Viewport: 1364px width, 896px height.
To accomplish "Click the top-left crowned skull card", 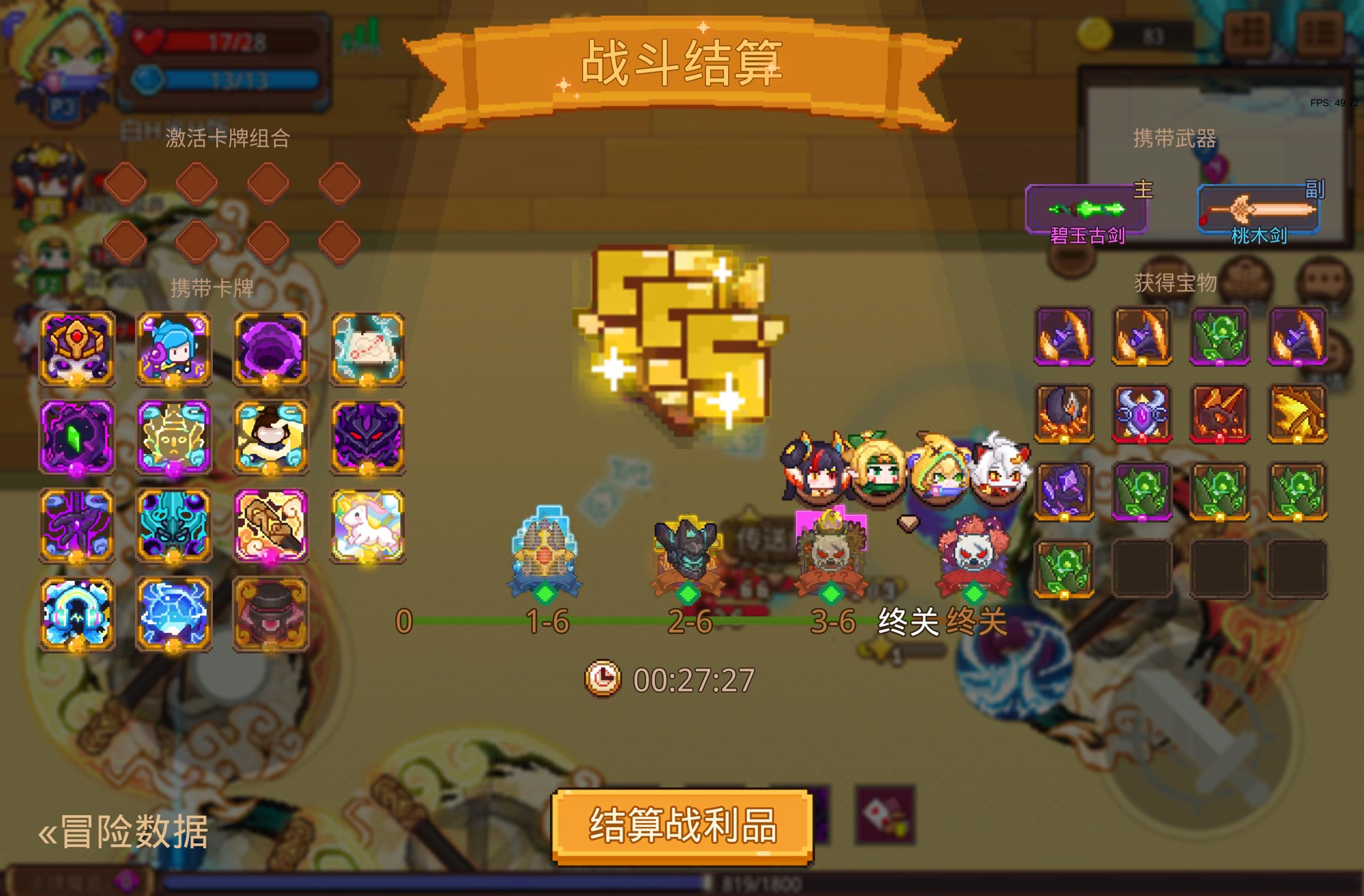I will (x=77, y=348).
